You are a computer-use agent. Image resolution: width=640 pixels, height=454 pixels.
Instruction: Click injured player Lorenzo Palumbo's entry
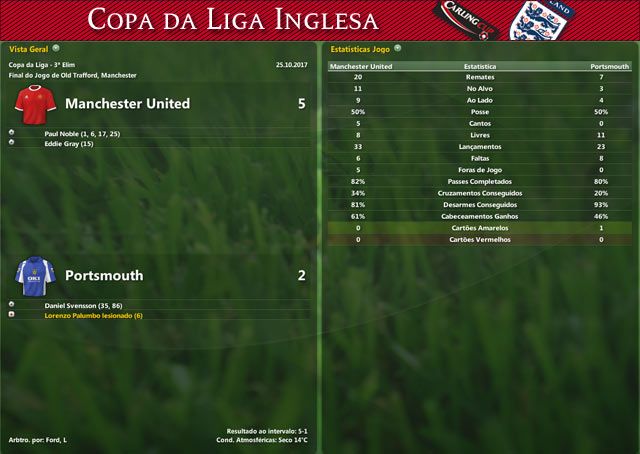coord(94,316)
